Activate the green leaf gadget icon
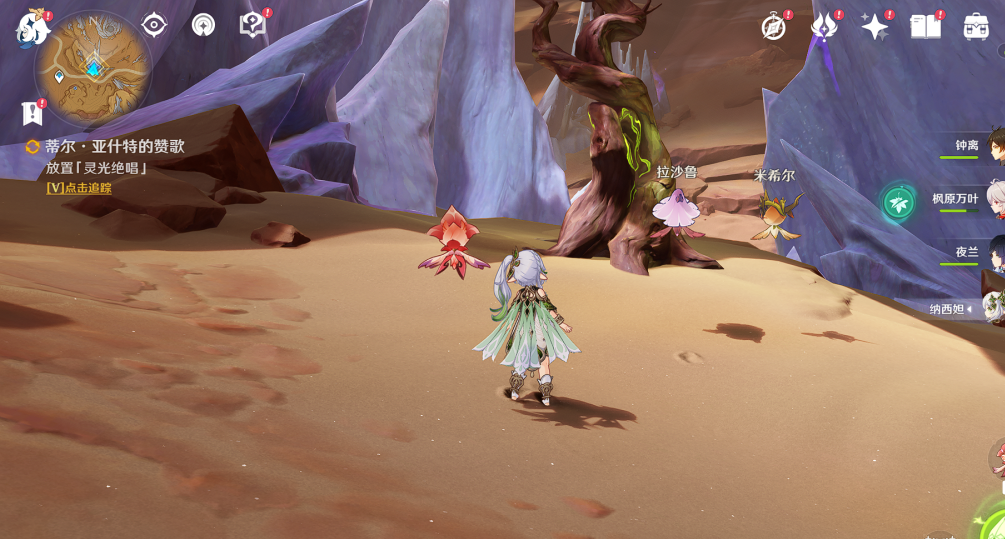 (x=898, y=203)
